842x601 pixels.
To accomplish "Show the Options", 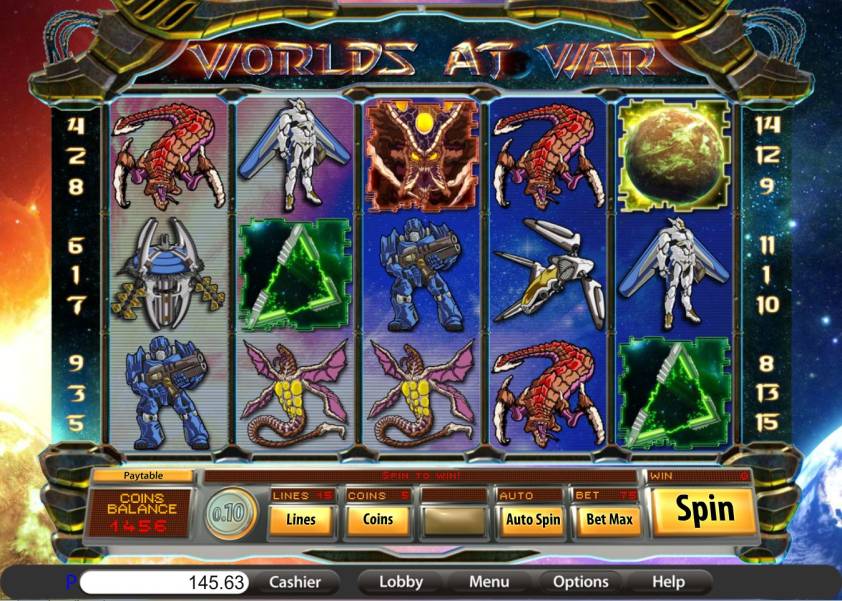I will [580, 581].
